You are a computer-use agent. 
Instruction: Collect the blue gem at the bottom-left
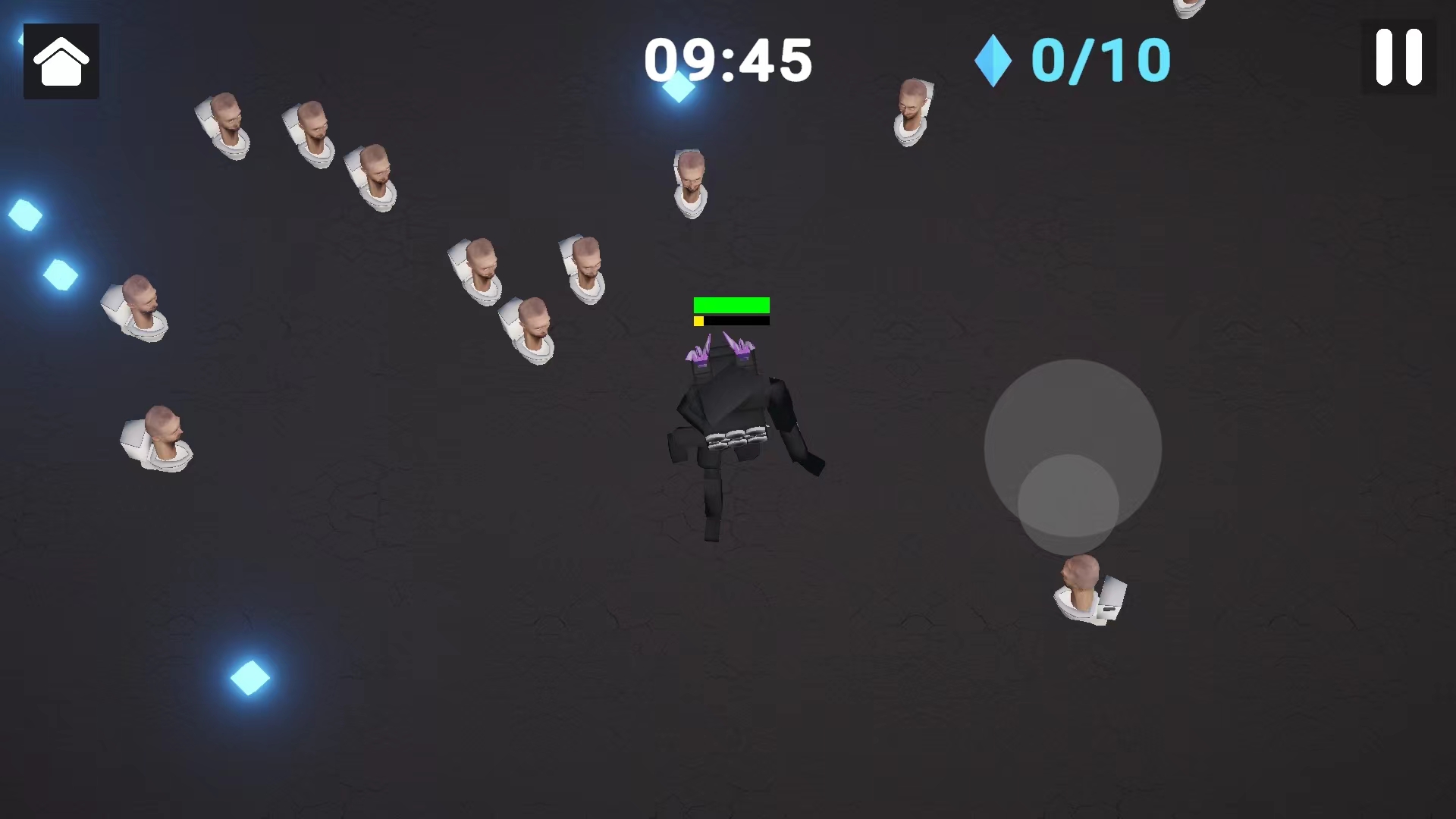[250, 677]
